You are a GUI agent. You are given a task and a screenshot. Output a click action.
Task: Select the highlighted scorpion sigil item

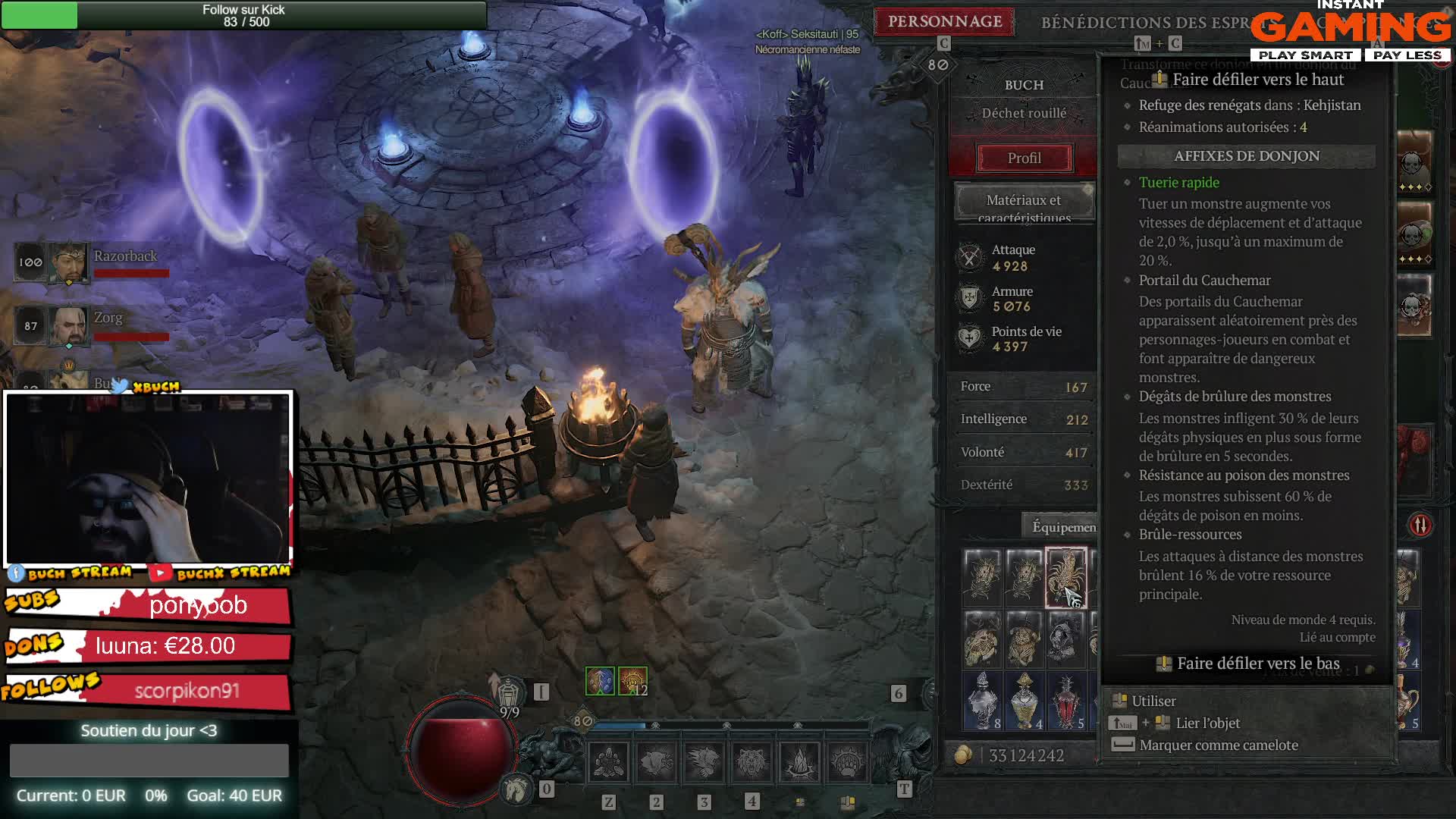coord(1065,577)
